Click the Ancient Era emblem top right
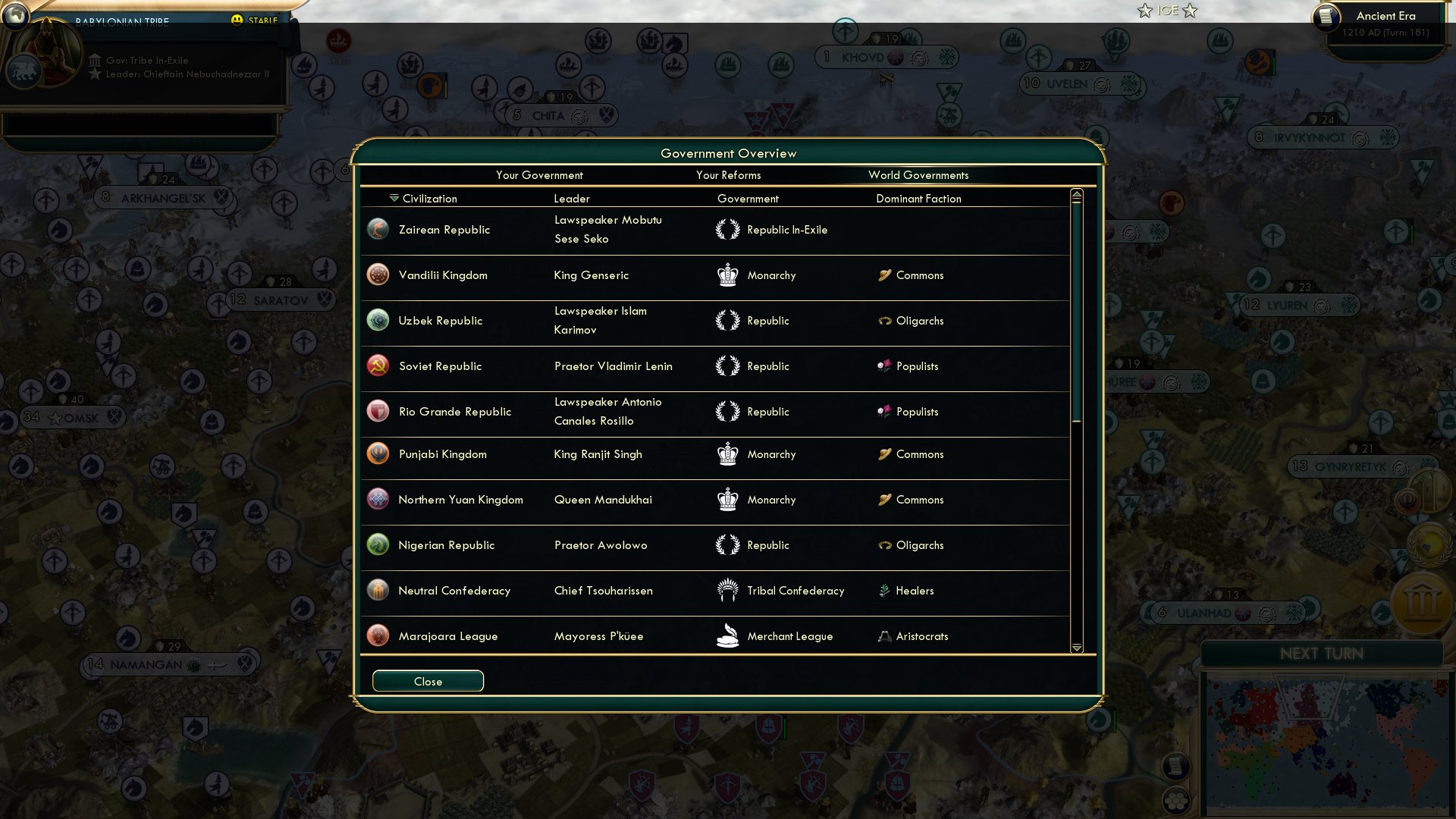The height and width of the screenshot is (819, 1456). 1328,17
